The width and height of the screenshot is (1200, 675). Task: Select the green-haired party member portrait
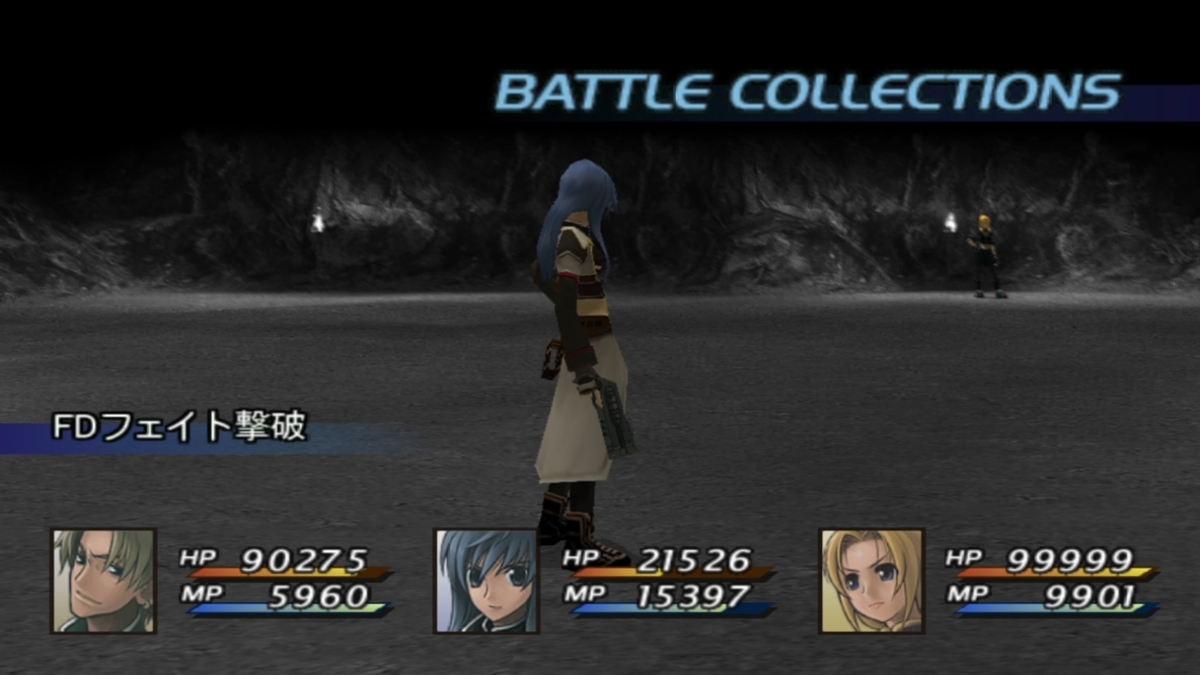pyautogui.click(x=104, y=581)
